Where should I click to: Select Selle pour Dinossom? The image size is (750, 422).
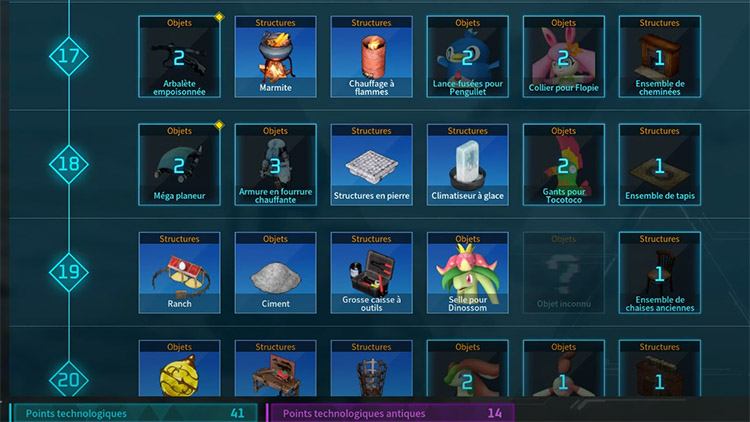[x=468, y=273]
